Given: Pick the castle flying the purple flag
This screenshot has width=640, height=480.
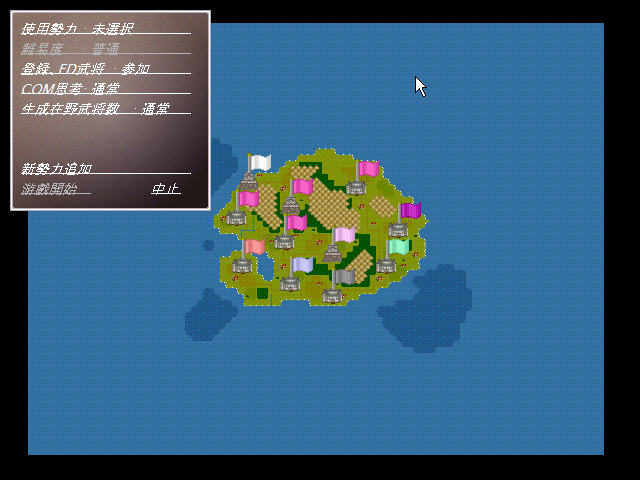Looking at the screenshot, I should [399, 229].
